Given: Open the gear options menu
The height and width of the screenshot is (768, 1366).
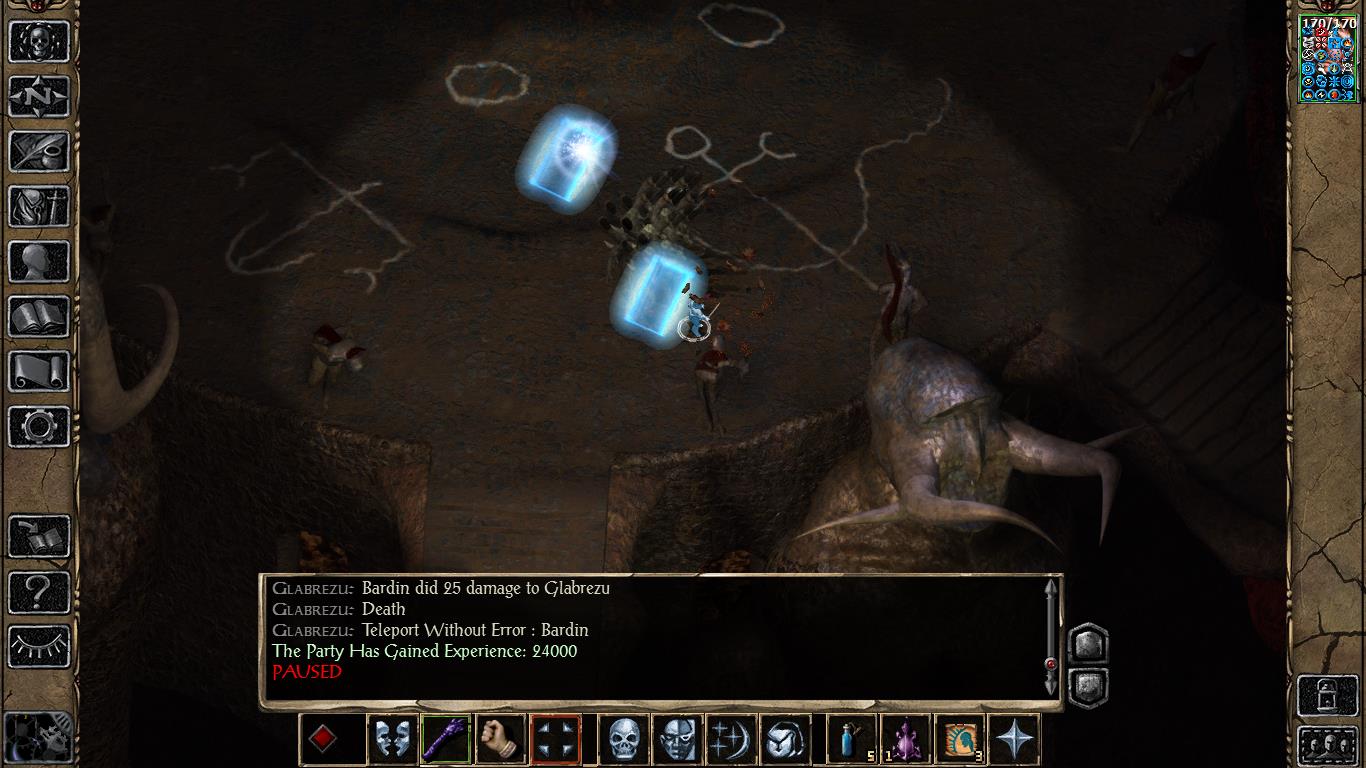Looking at the screenshot, I should 39,427.
